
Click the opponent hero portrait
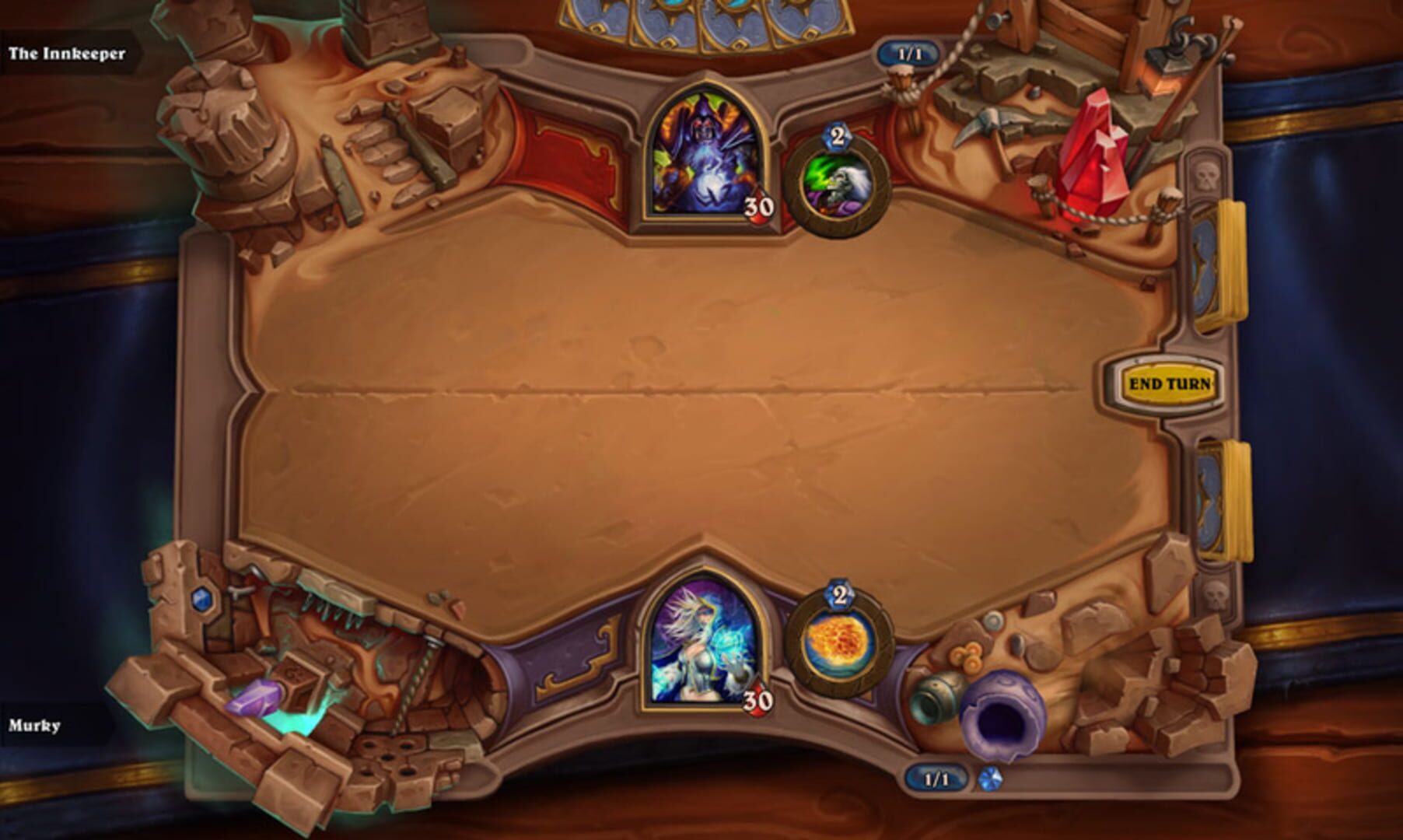click(702, 156)
